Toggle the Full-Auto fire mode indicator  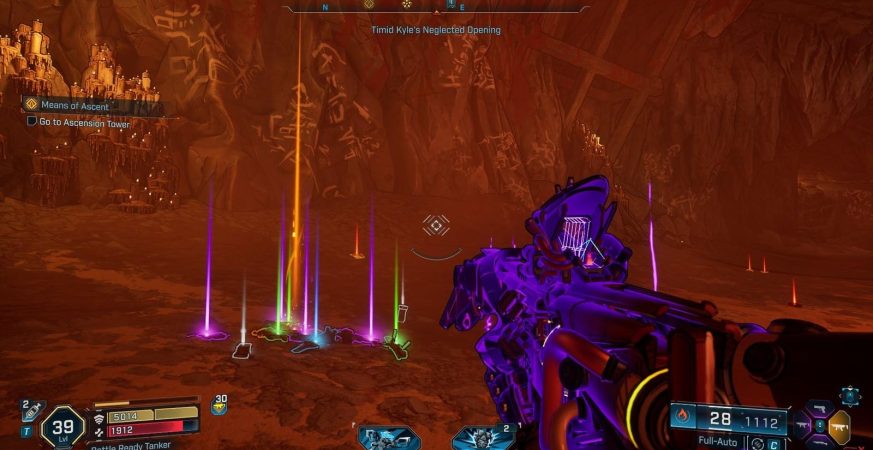click(722, 441)
